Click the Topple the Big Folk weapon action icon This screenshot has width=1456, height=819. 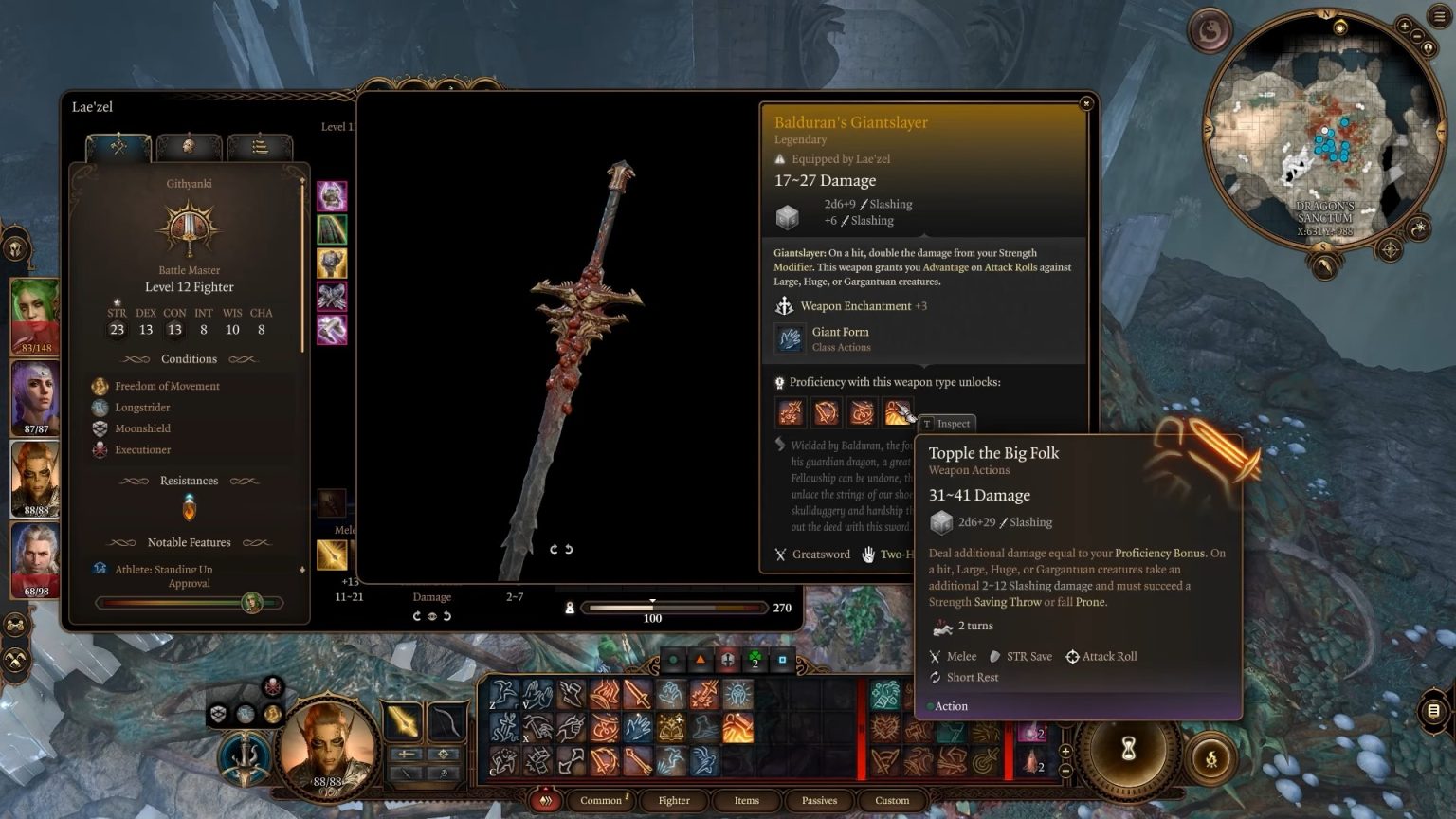(897, 412)
